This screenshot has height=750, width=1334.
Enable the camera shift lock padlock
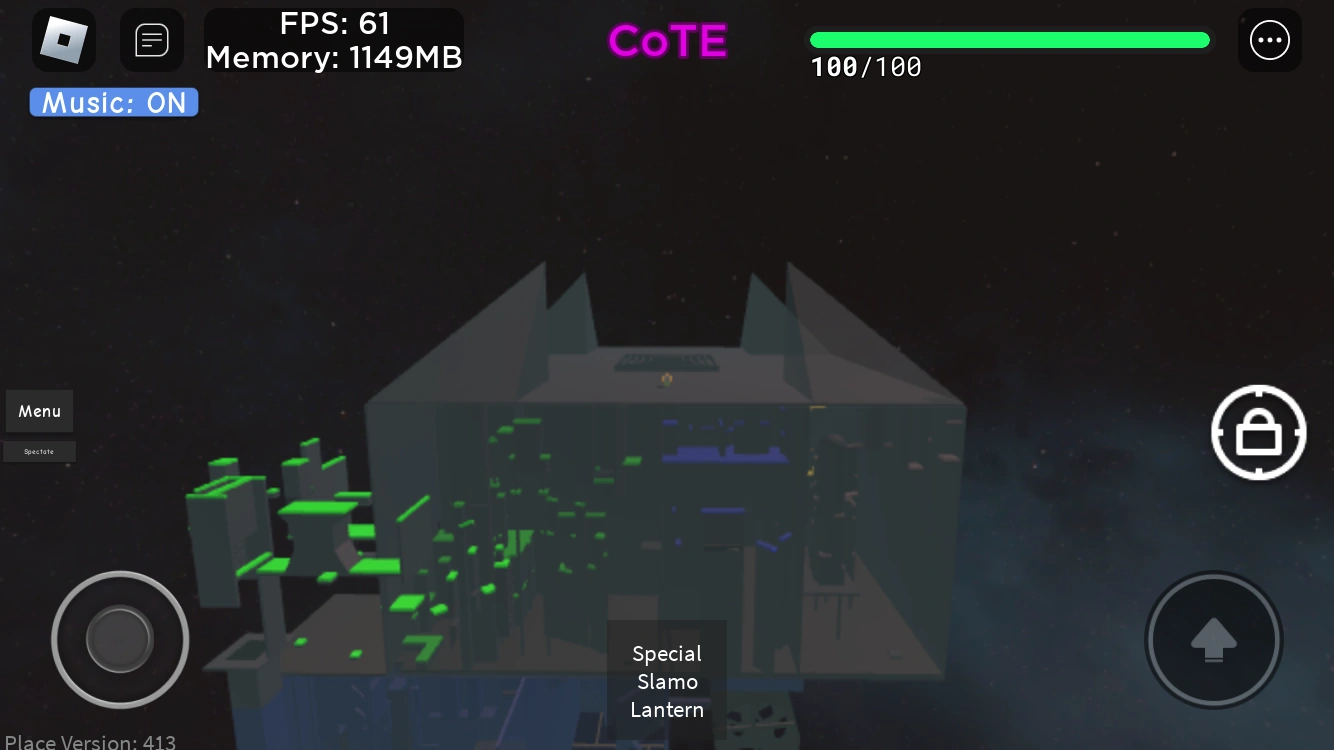click(x=1258, y=432)
